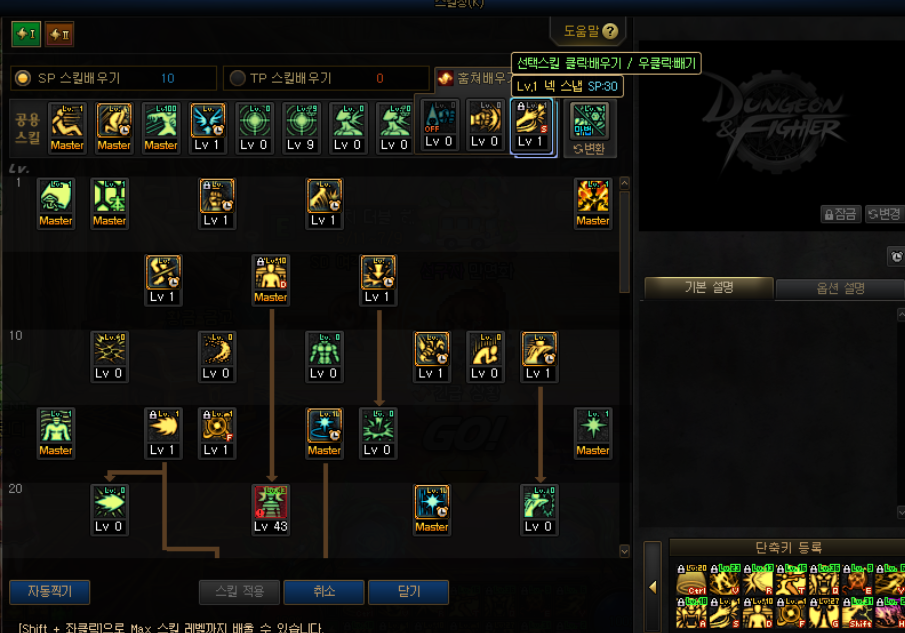Click the left arrow beside 단축키 등록
The width and height of the screenshot is (905, 633).
click(x=652, y=587)
